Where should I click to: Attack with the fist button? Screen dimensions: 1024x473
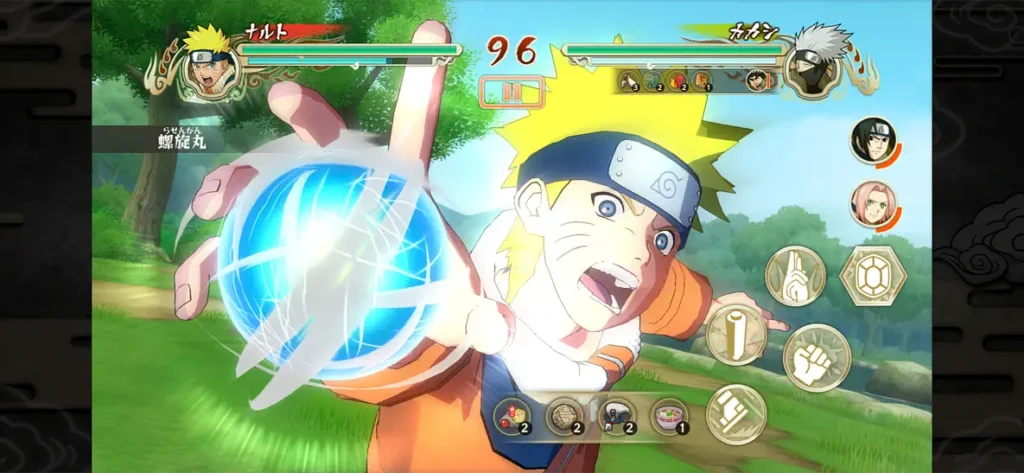(816, 357)
